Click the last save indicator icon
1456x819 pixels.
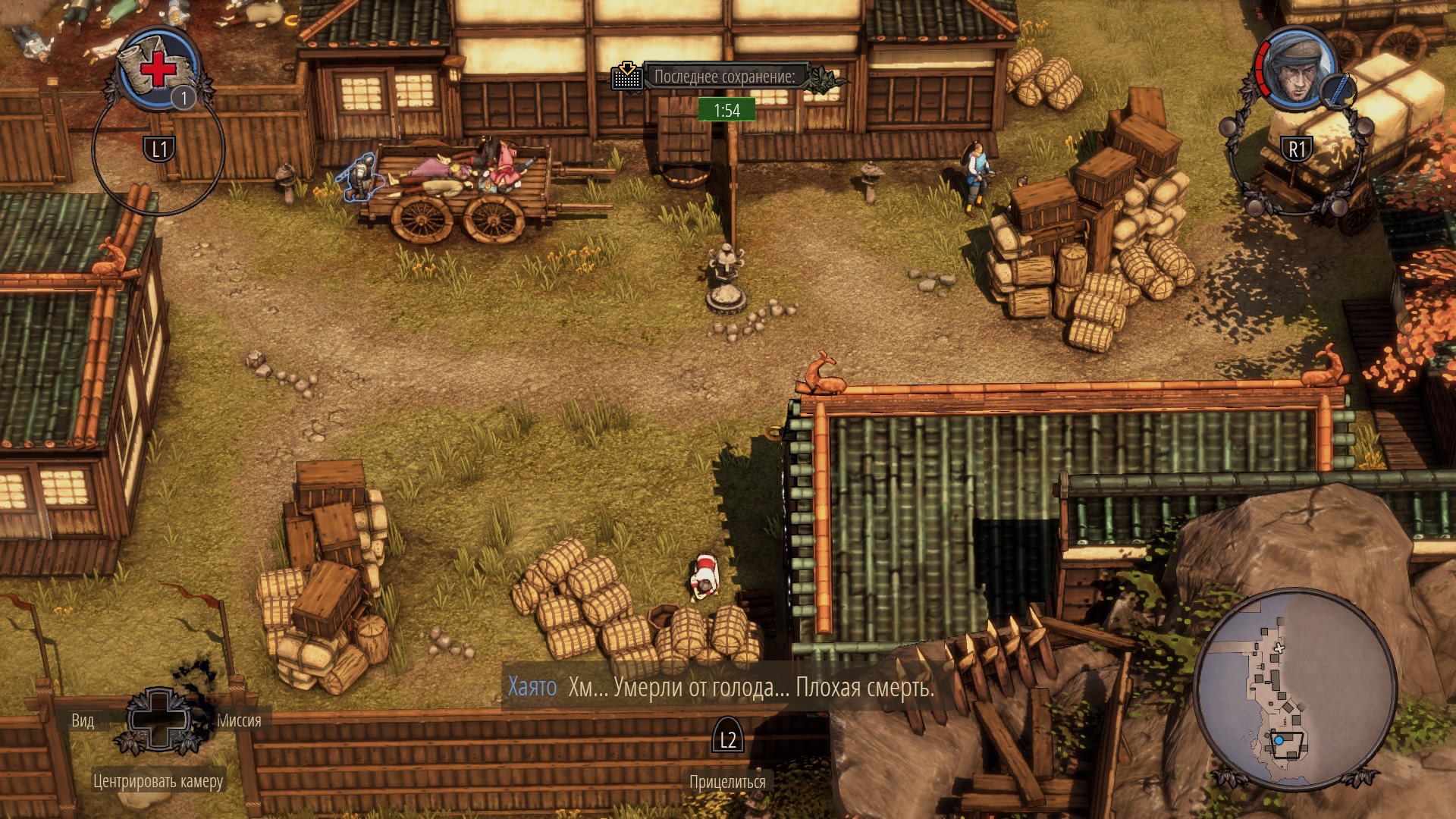tap(627, 77)
